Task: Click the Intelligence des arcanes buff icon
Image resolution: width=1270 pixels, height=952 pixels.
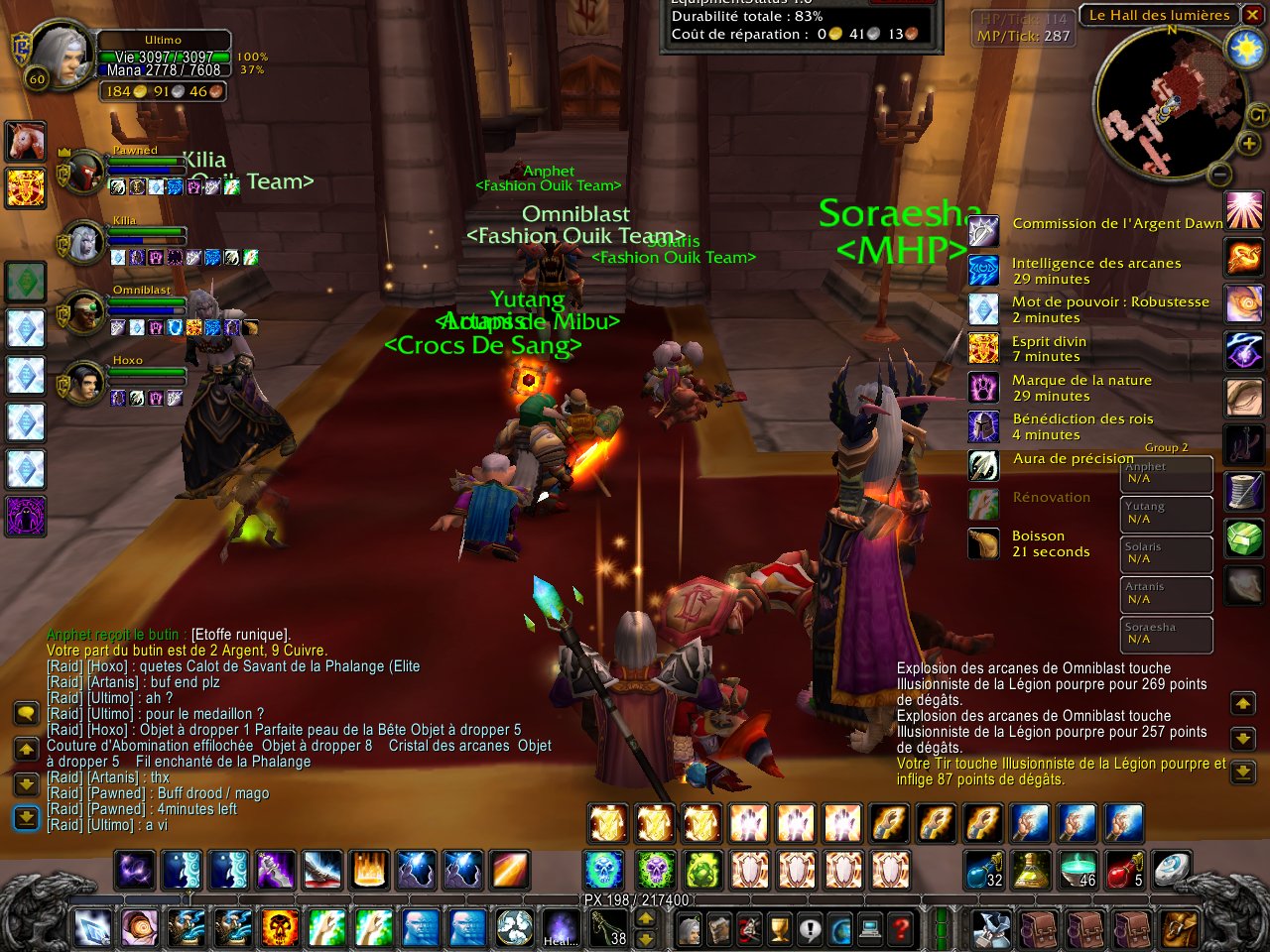Action: 983,271
